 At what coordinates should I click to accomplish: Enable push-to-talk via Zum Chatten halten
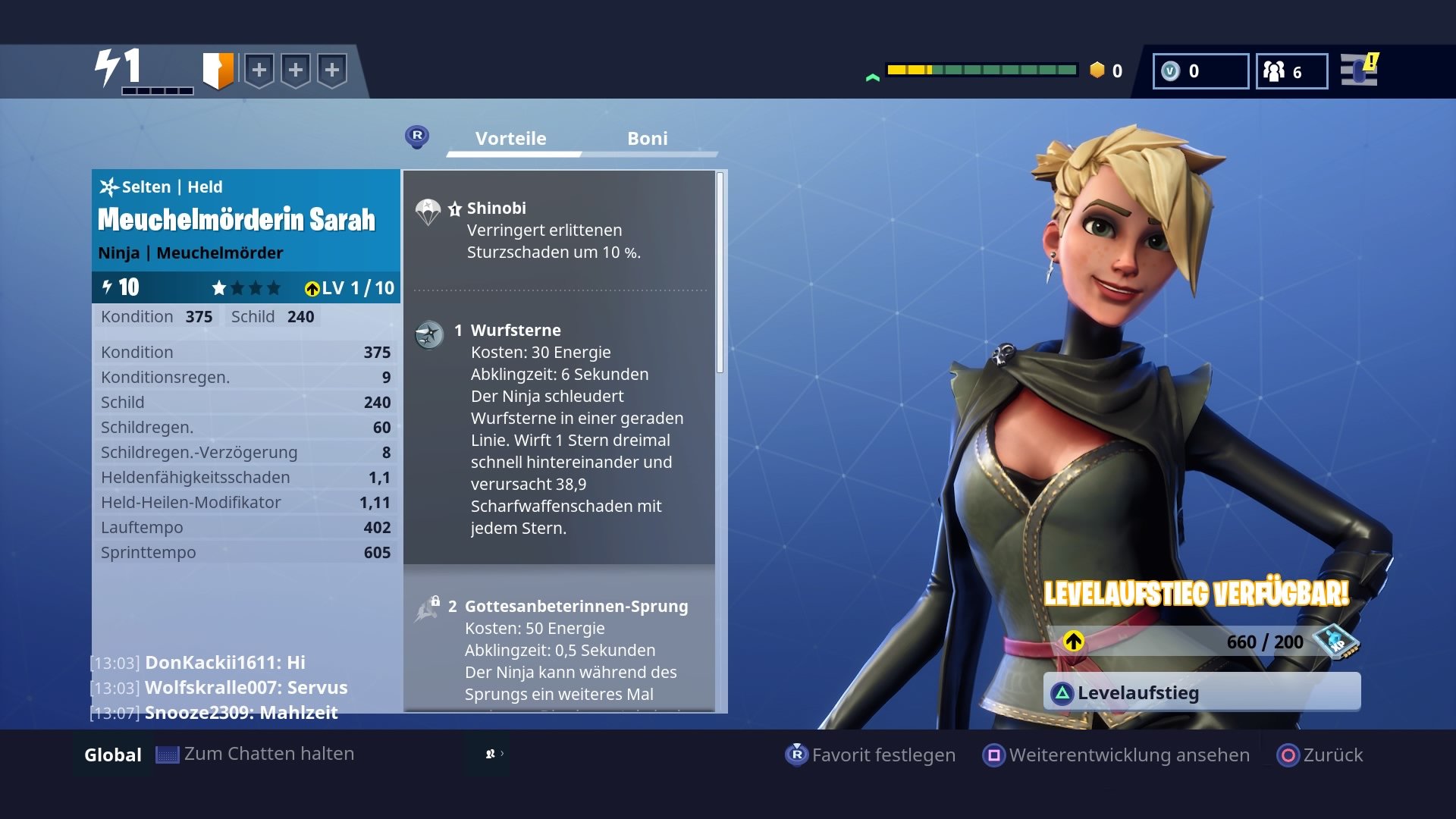(258, 754)
